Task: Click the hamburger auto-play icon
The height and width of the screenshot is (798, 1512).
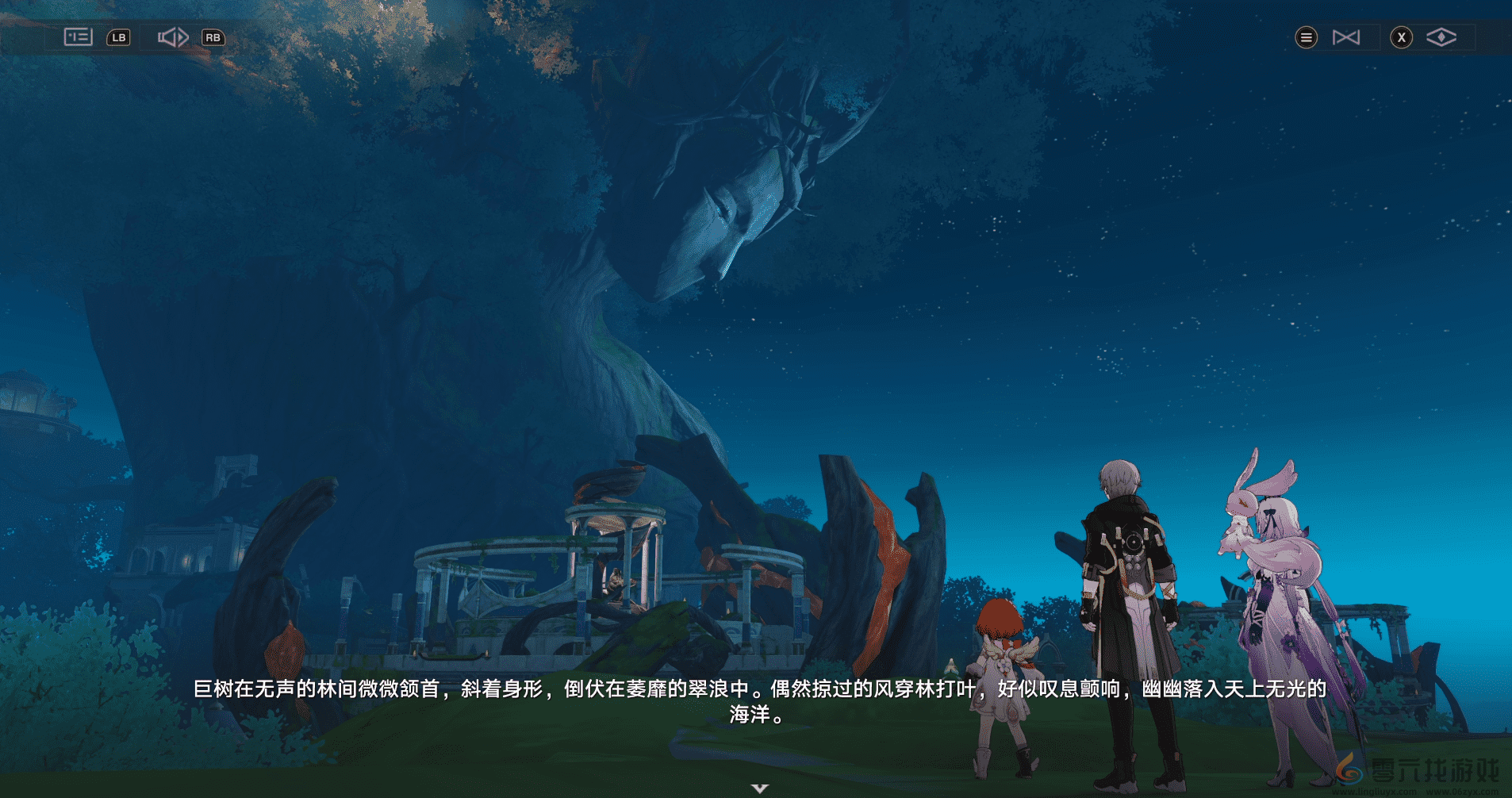Action: click(1307, 37)
